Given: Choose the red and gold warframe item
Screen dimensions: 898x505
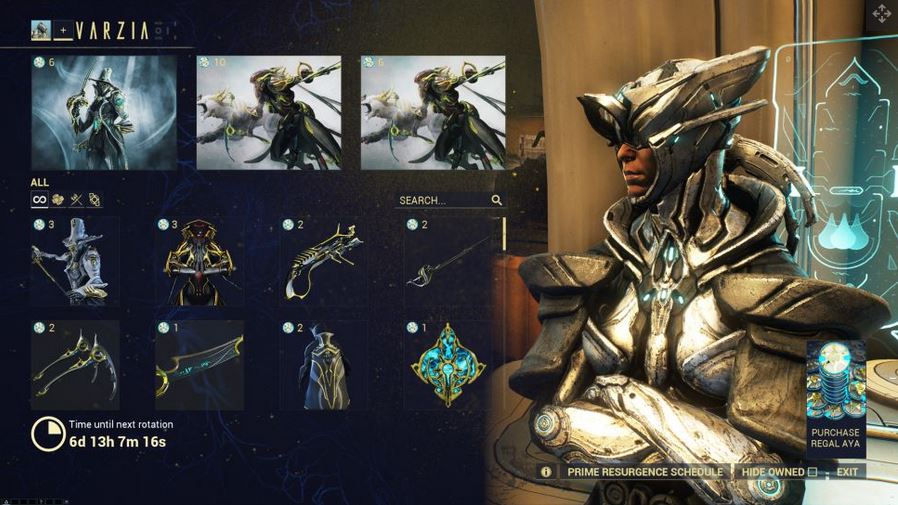Looking at the screenshot, I should click(200, 262).
